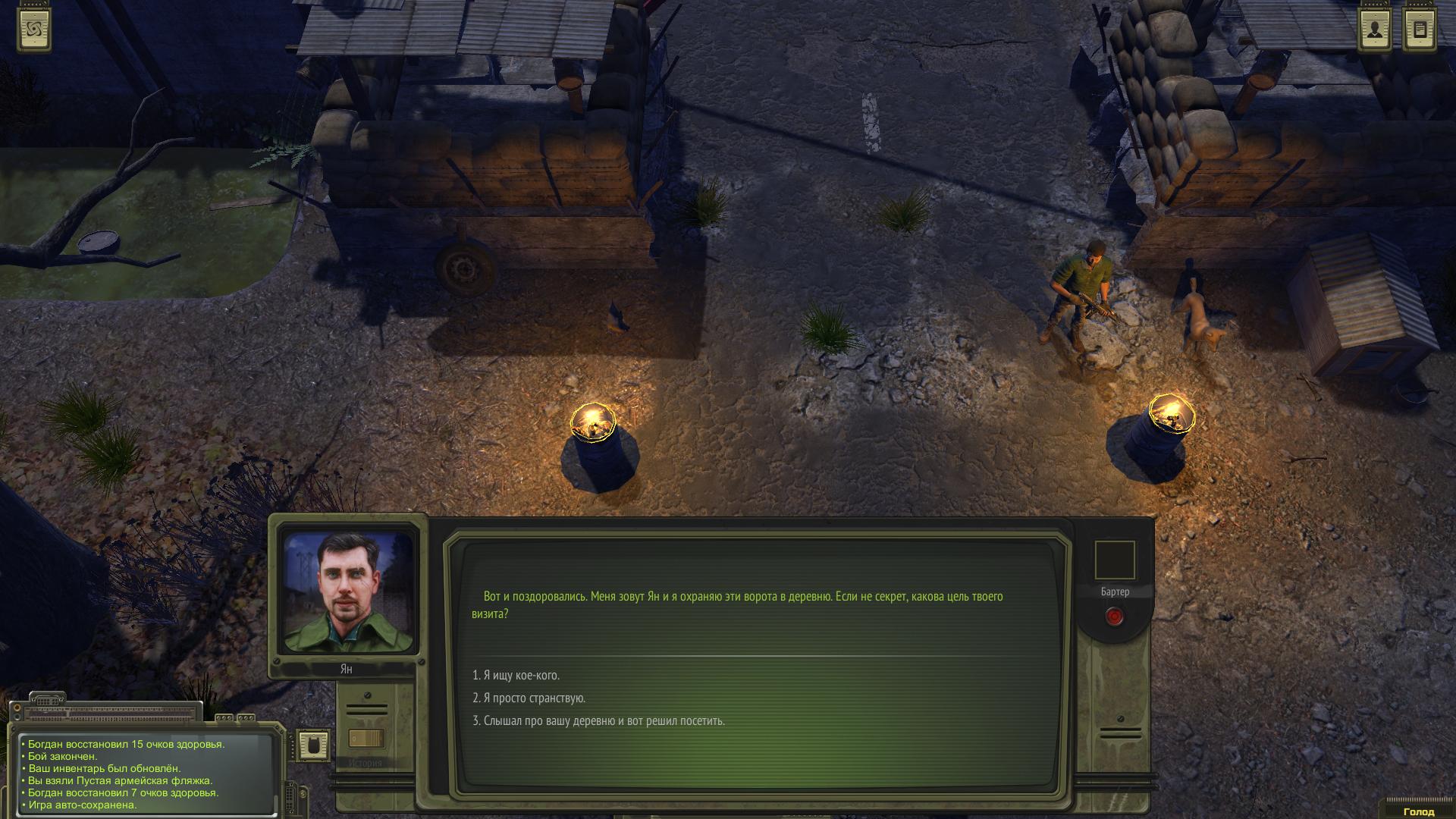Click the small button beside the message log

tap(312, 745)
